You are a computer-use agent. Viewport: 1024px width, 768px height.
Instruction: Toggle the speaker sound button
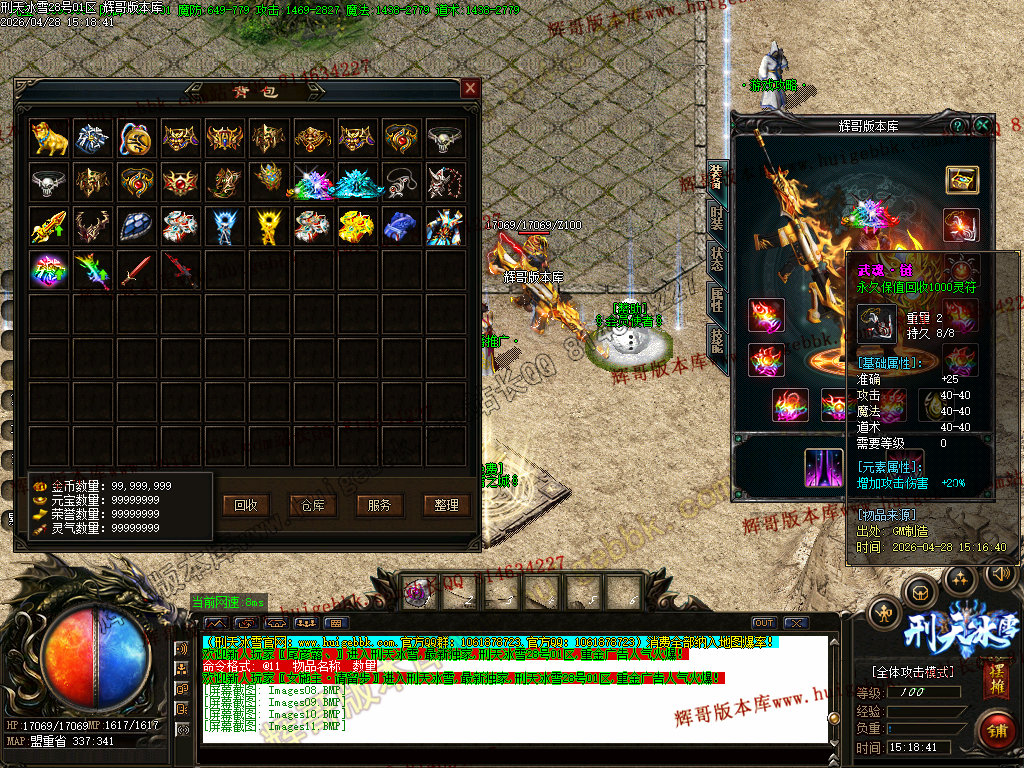click(1000, 574)
